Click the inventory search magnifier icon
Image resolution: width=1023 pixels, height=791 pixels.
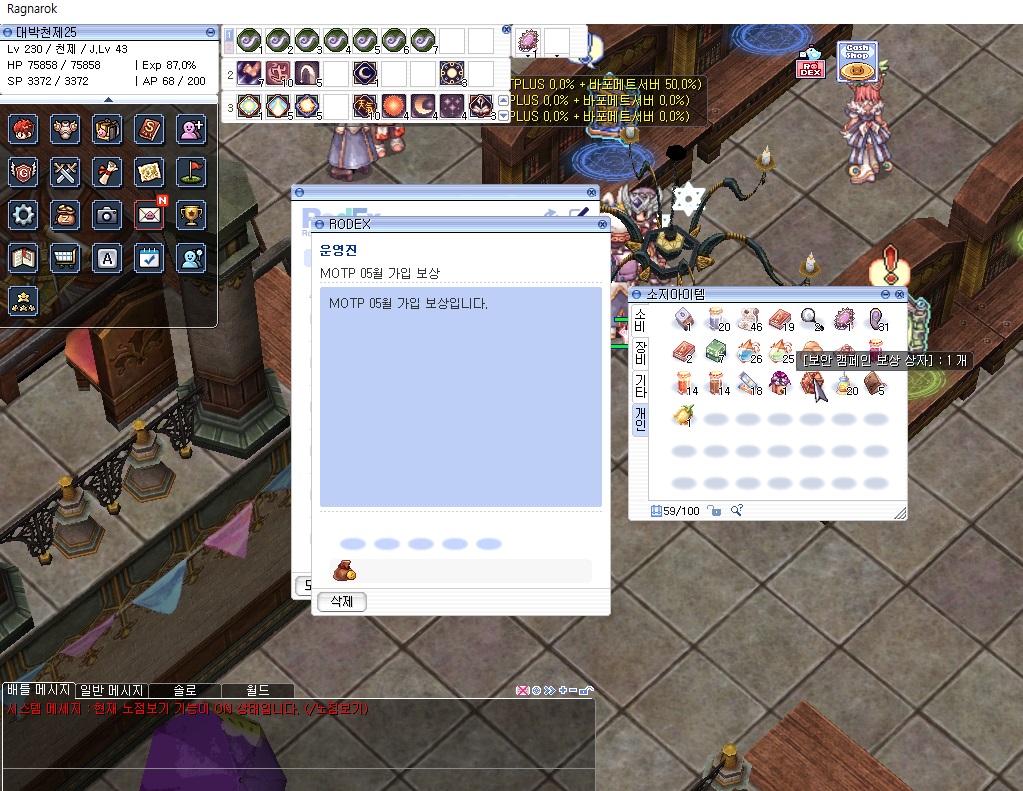coord(736,511)
